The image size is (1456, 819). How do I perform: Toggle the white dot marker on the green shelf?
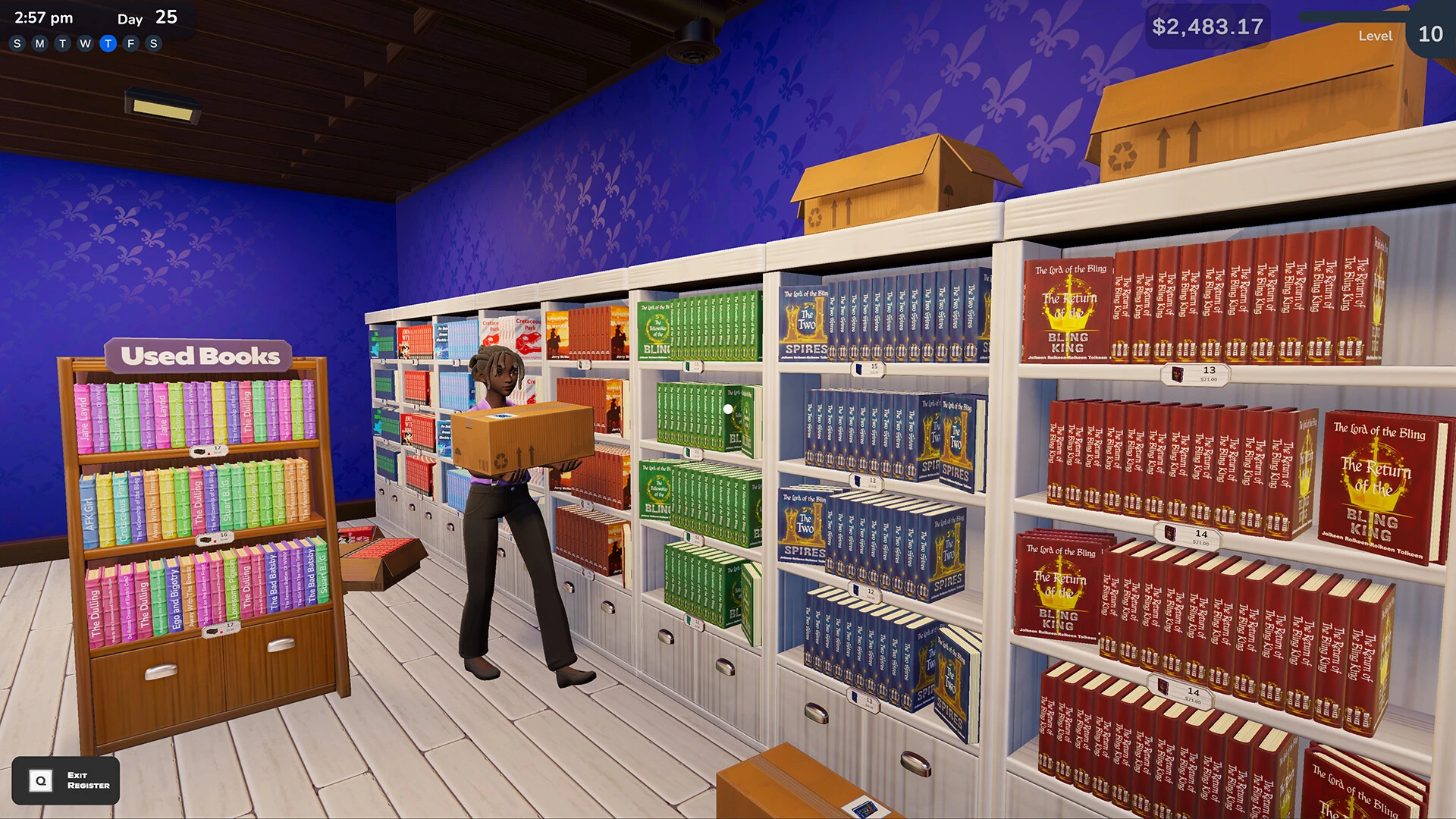726,408
